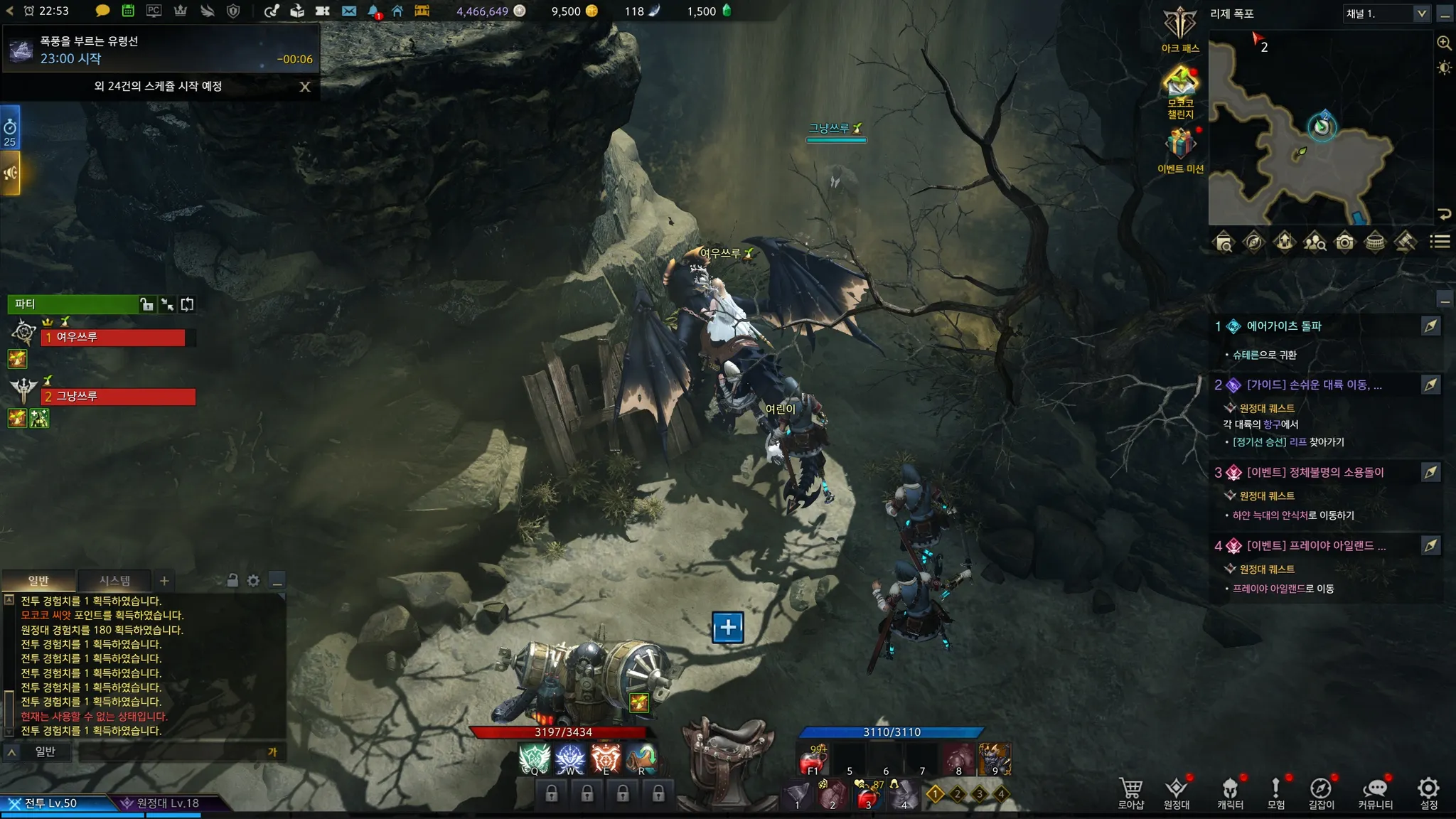
Task: Close the schedule notification popup
Action: pos(305,87)
